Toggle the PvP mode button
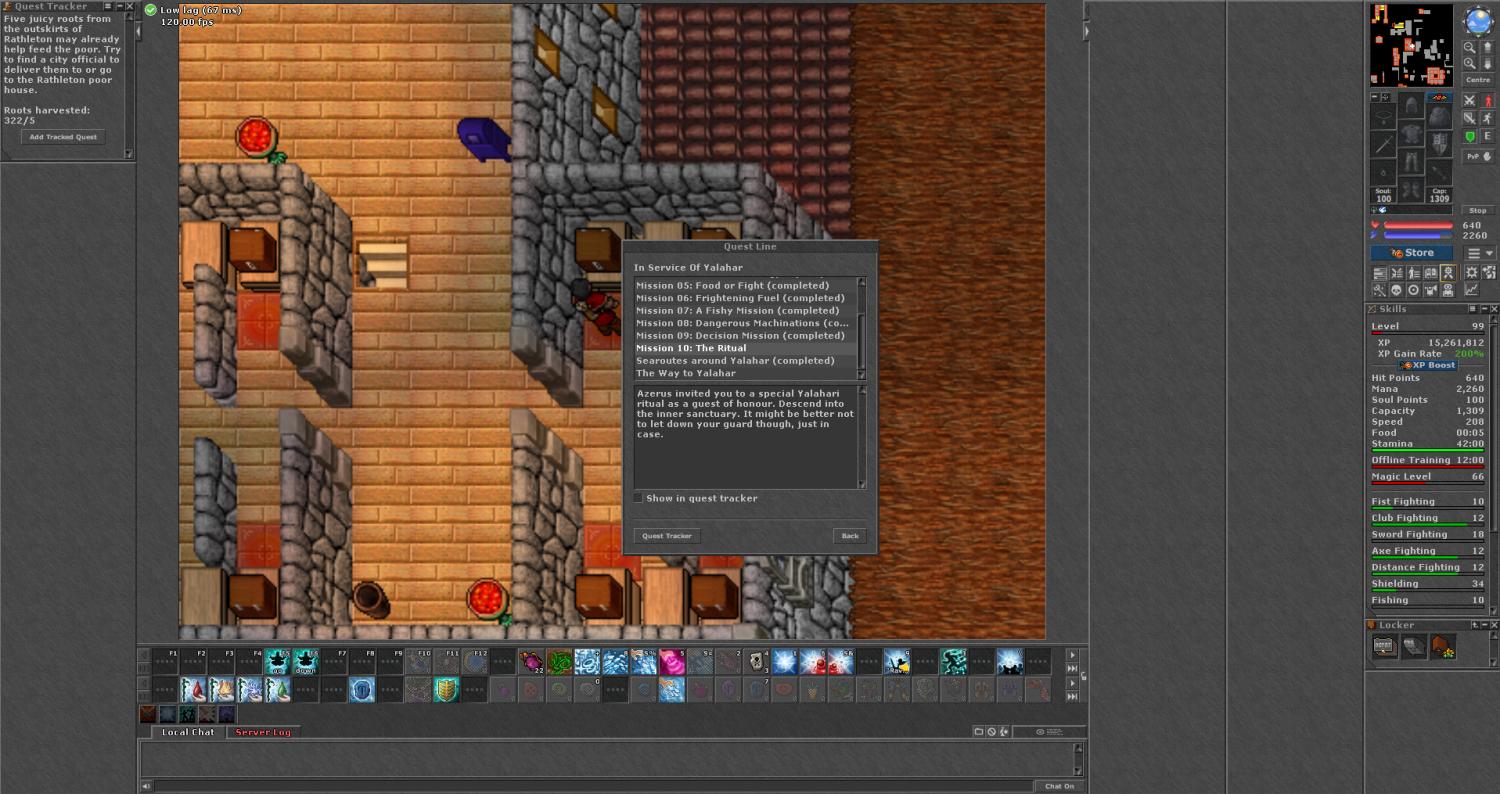The height and width of the screenshot is (794, 1500). point(1478,156)
